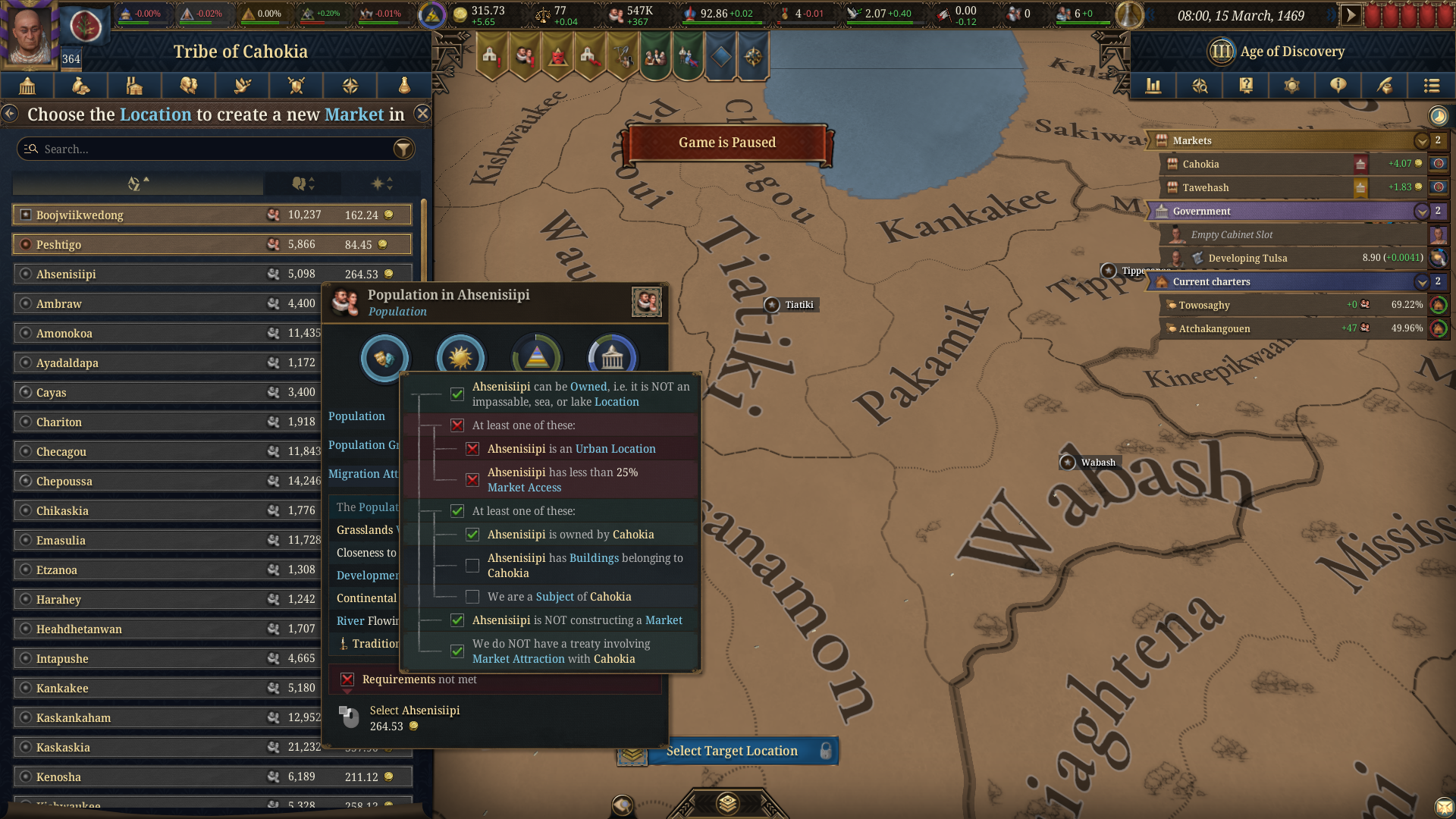Open the Statistics bar chart panel

(x=1153, y=86)
